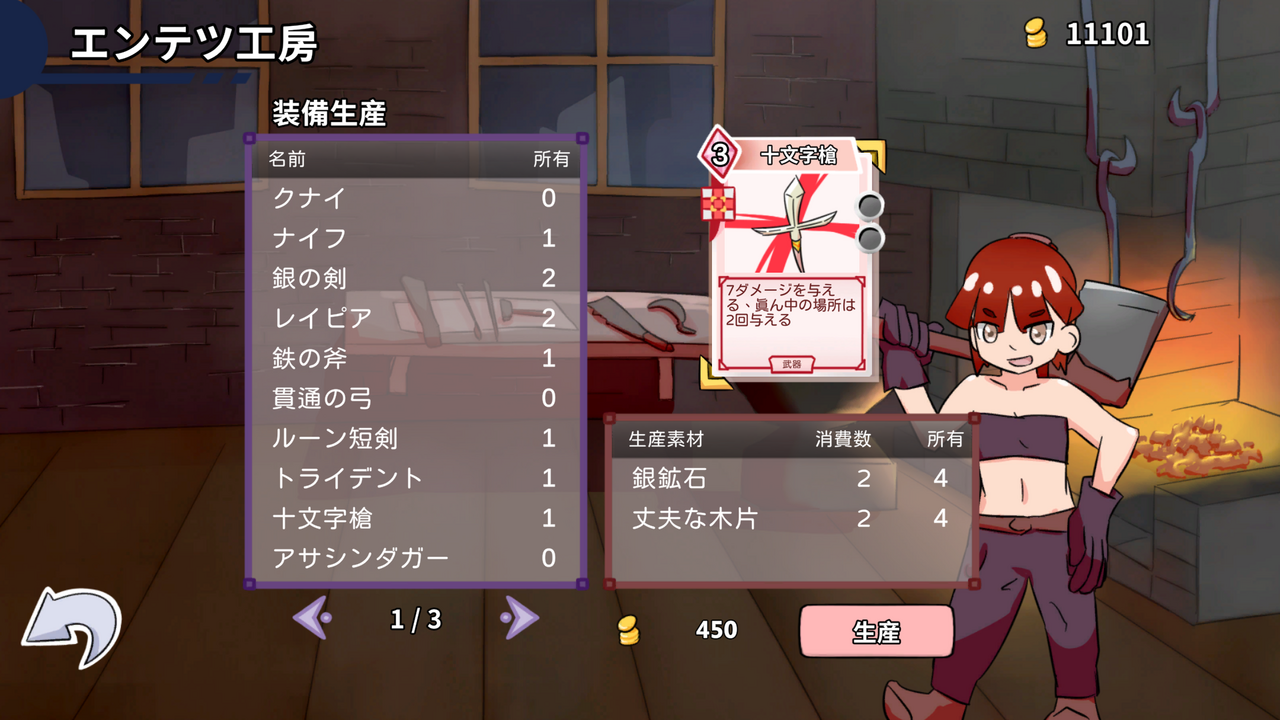Image resolution: width=1280 pixels, height=720 pixels.
Task: Pick トライデント in the list
Action: (x=415, y=478)
